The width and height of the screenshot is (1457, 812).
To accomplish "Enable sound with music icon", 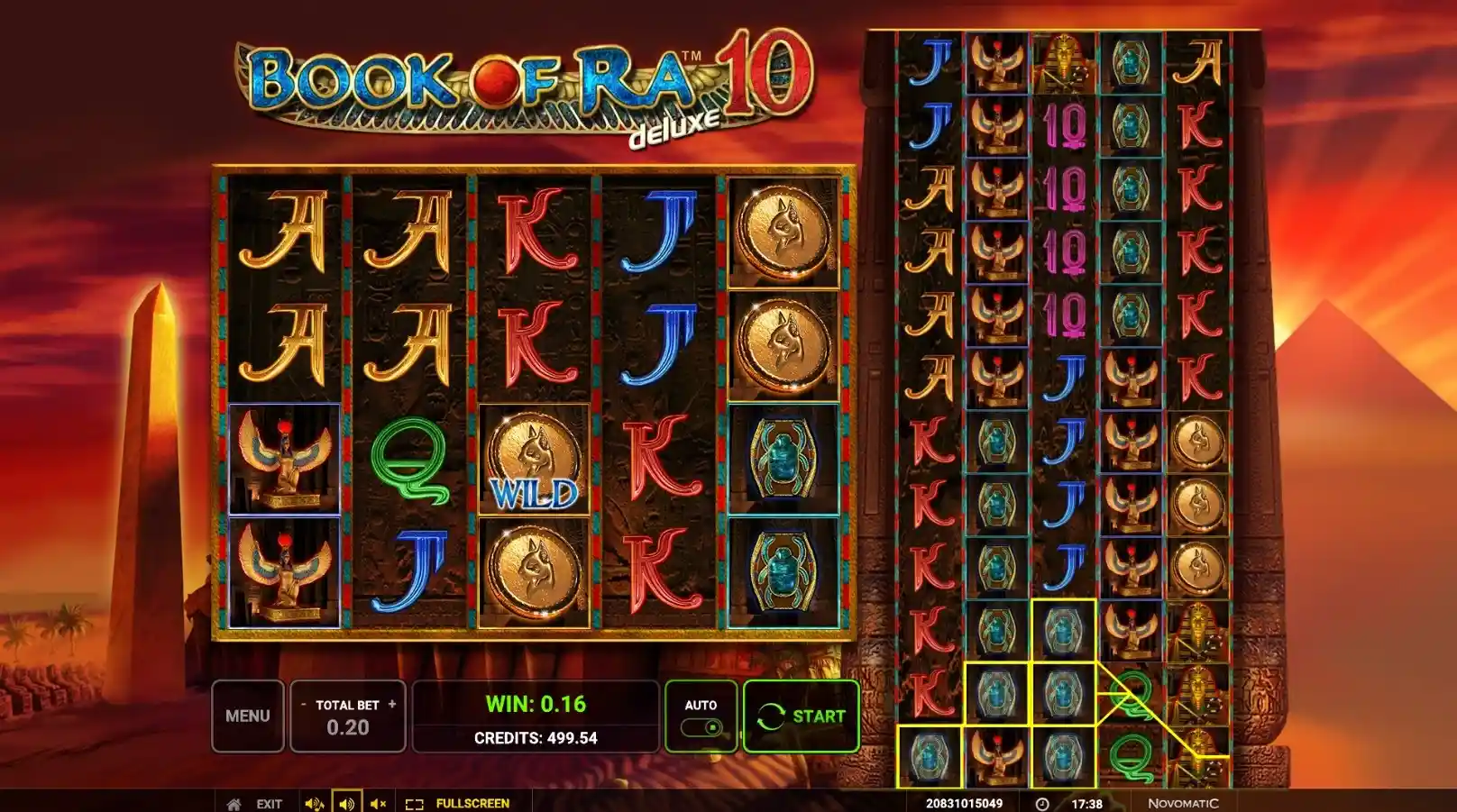I will [314, 803].
